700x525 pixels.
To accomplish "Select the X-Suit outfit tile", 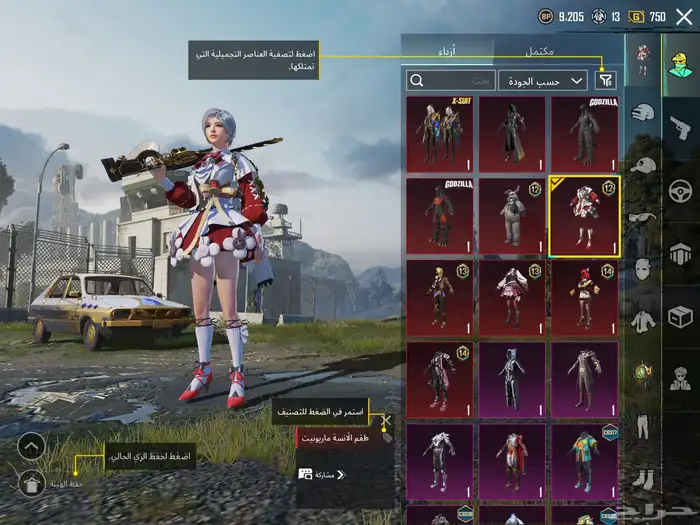I will 440,134.
